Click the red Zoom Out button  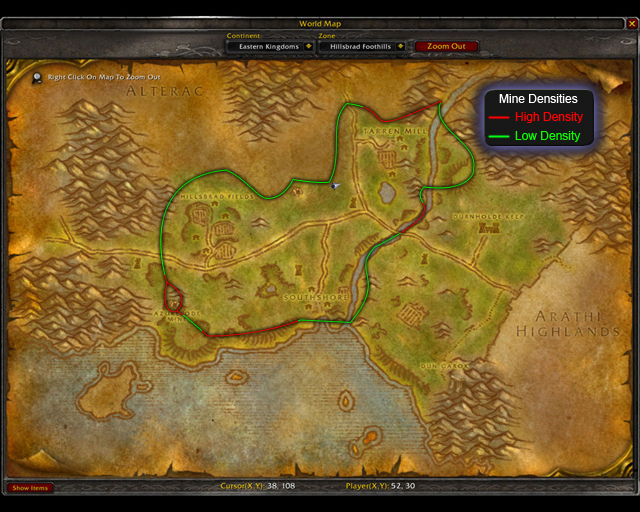[x=446, y=46]
